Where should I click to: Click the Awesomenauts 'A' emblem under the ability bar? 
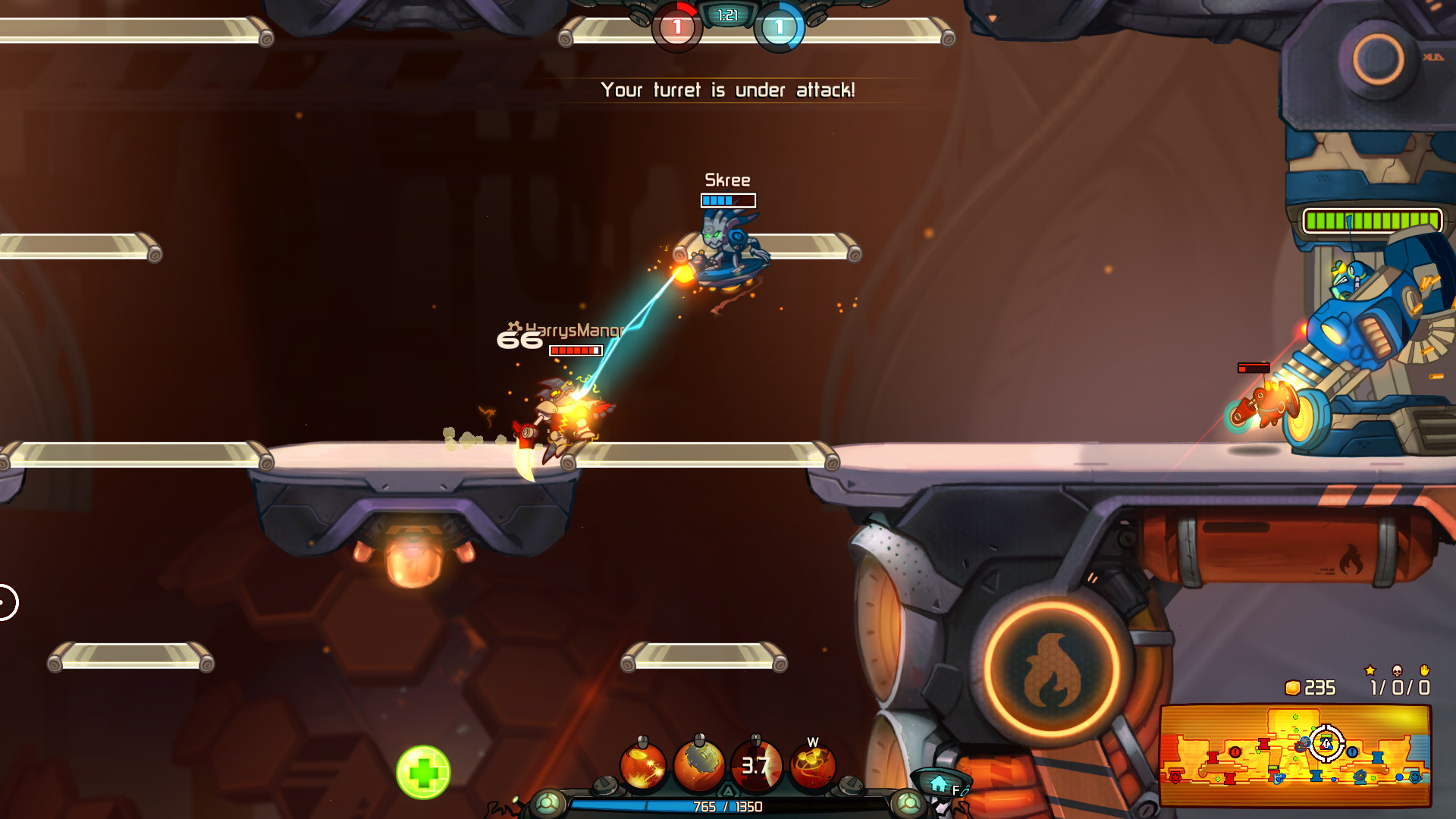point(729,790)
